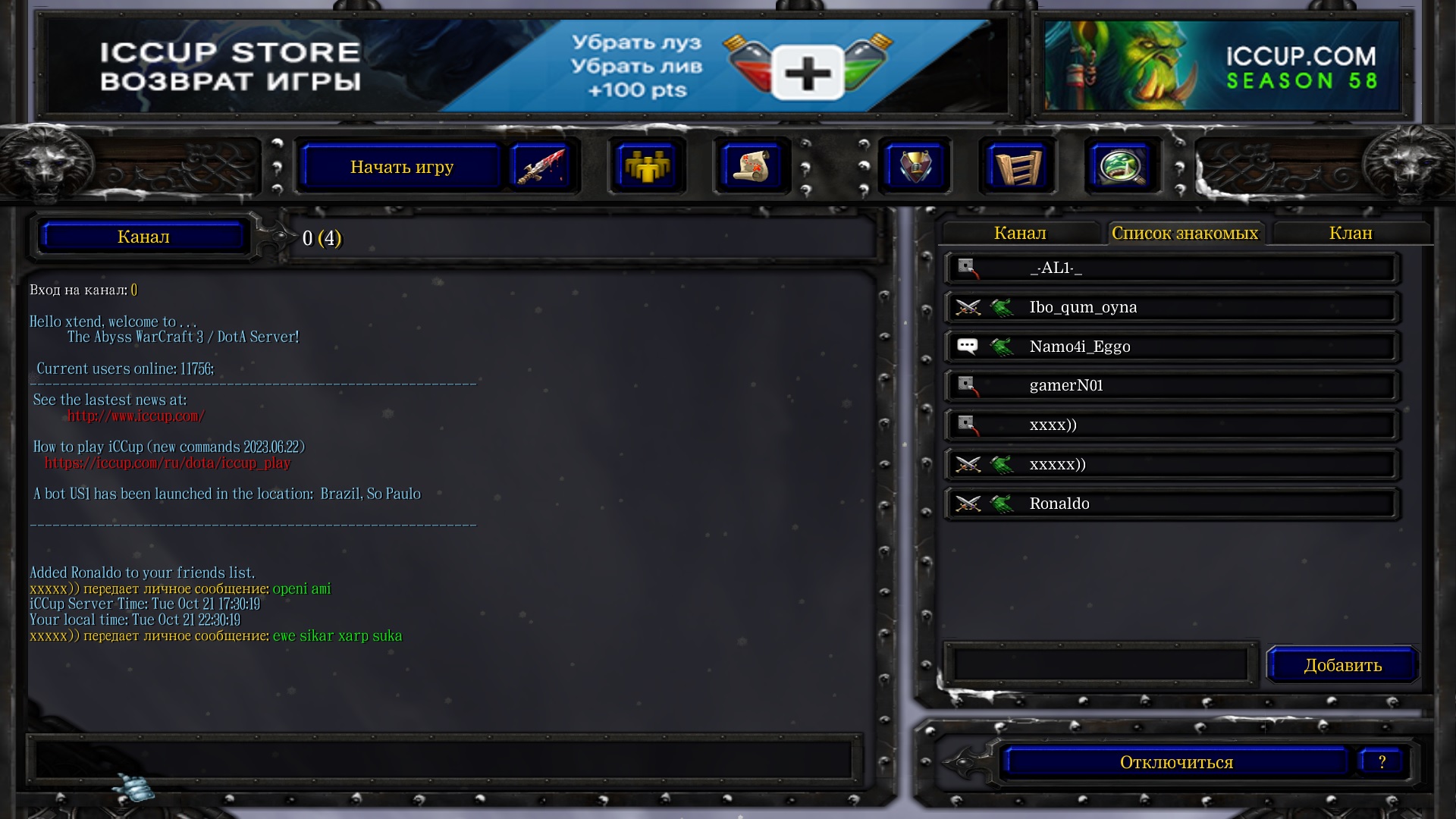
Task: Open the yellow group figures icon
Action: [646, 166]
